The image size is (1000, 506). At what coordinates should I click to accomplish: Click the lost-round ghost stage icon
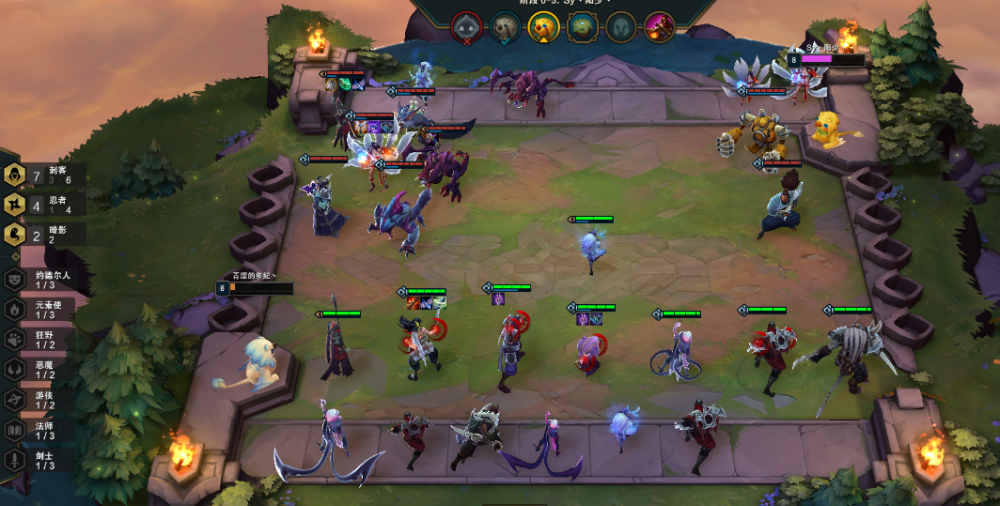click(x=467, y=26)
